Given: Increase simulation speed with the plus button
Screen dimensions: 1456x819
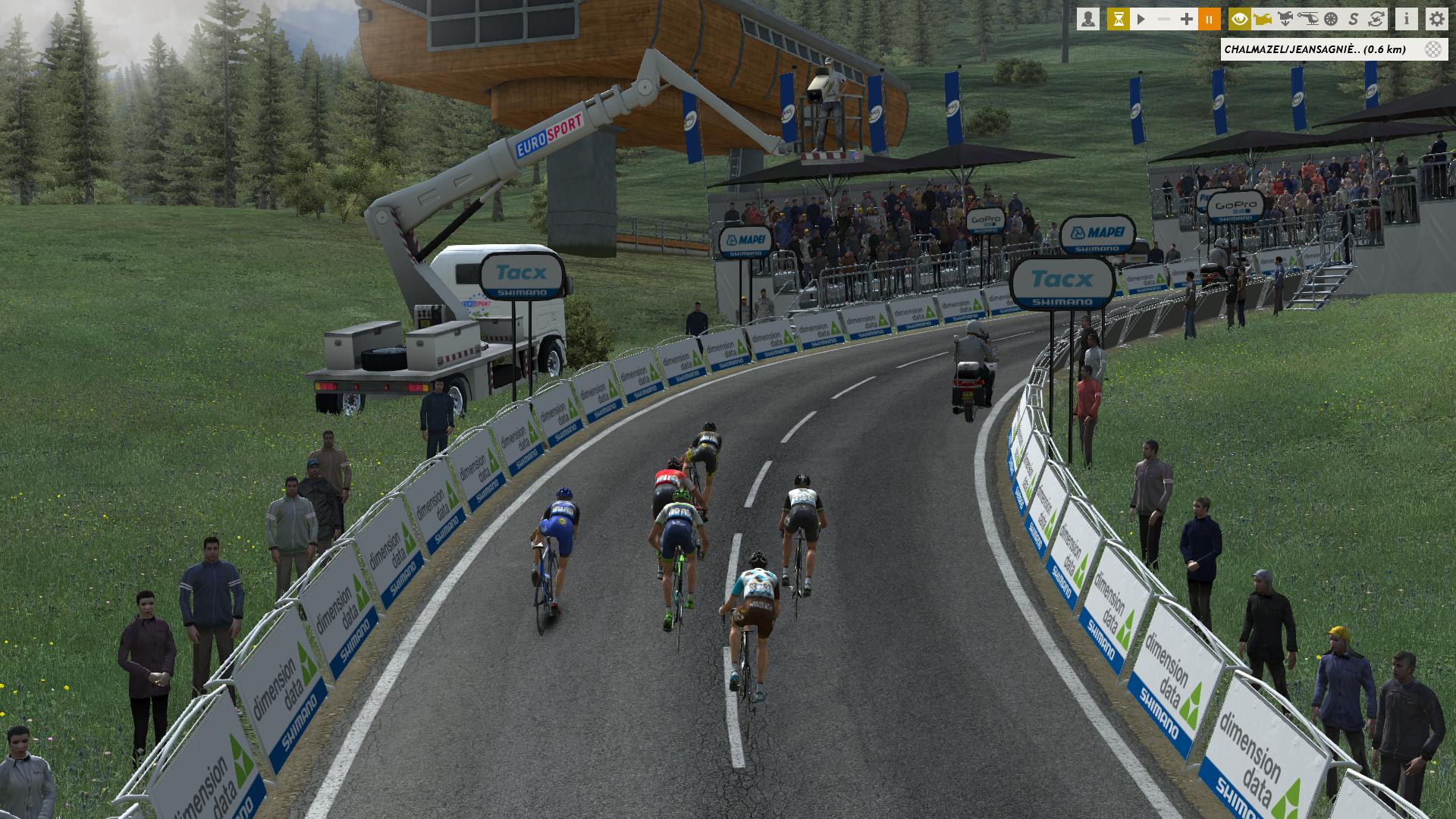Looking at the screenshot, I should (1187, 19).
